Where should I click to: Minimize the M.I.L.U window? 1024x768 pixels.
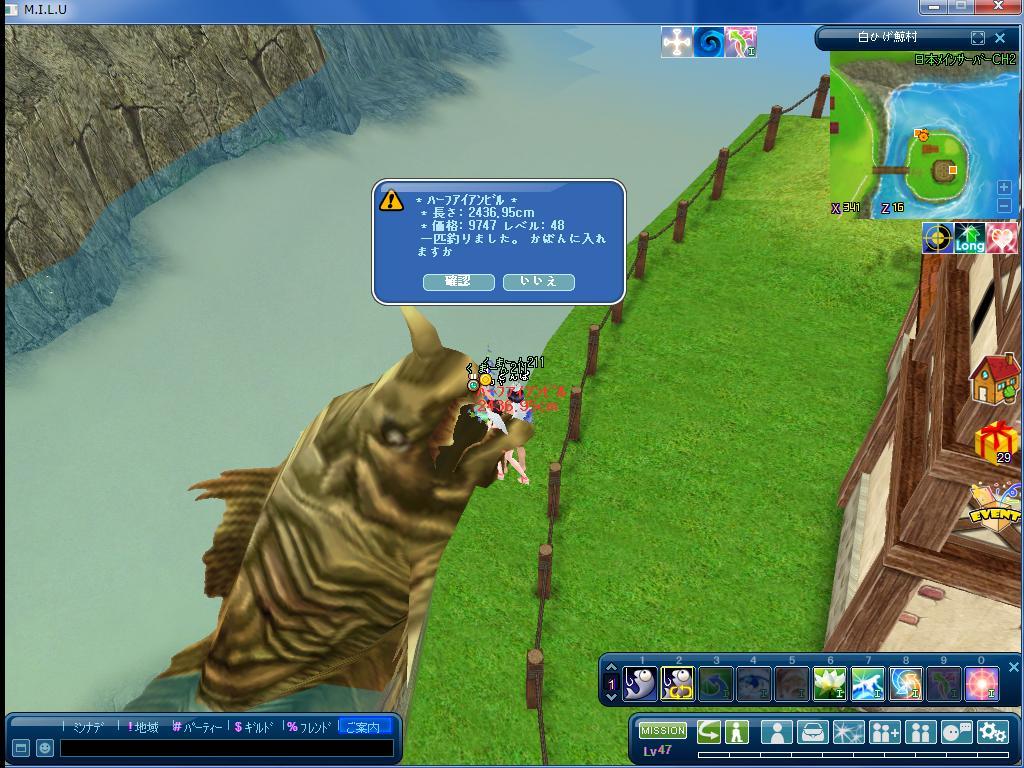[933, 6]
